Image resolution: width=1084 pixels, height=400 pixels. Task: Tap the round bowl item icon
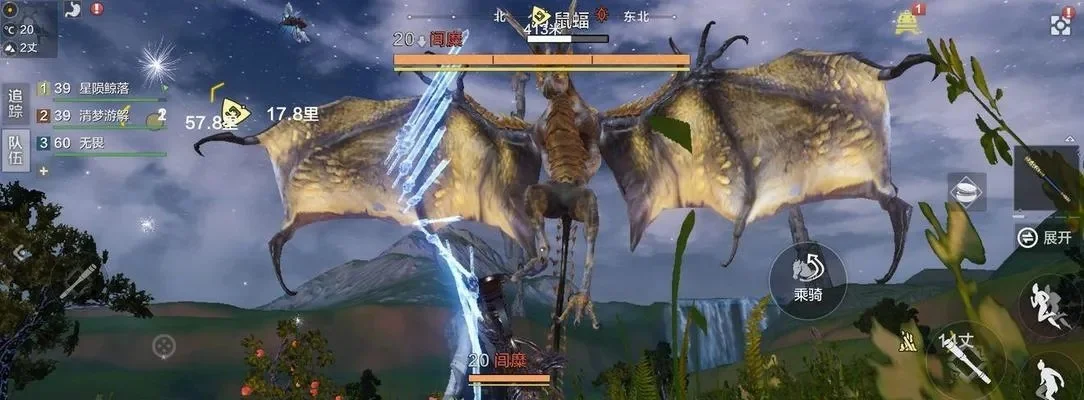pyautogui.click(x=966, y=191)
